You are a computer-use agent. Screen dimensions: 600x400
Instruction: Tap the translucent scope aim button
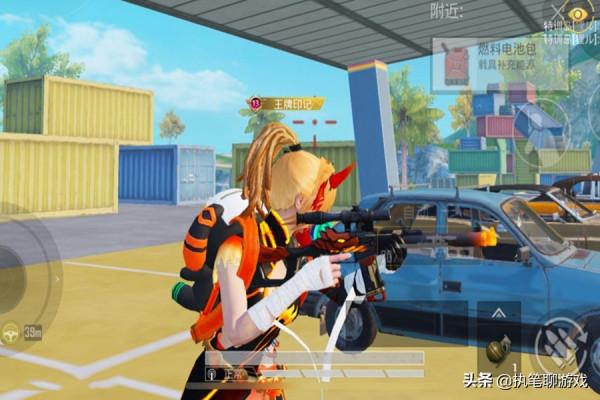(x=541, y=124)
